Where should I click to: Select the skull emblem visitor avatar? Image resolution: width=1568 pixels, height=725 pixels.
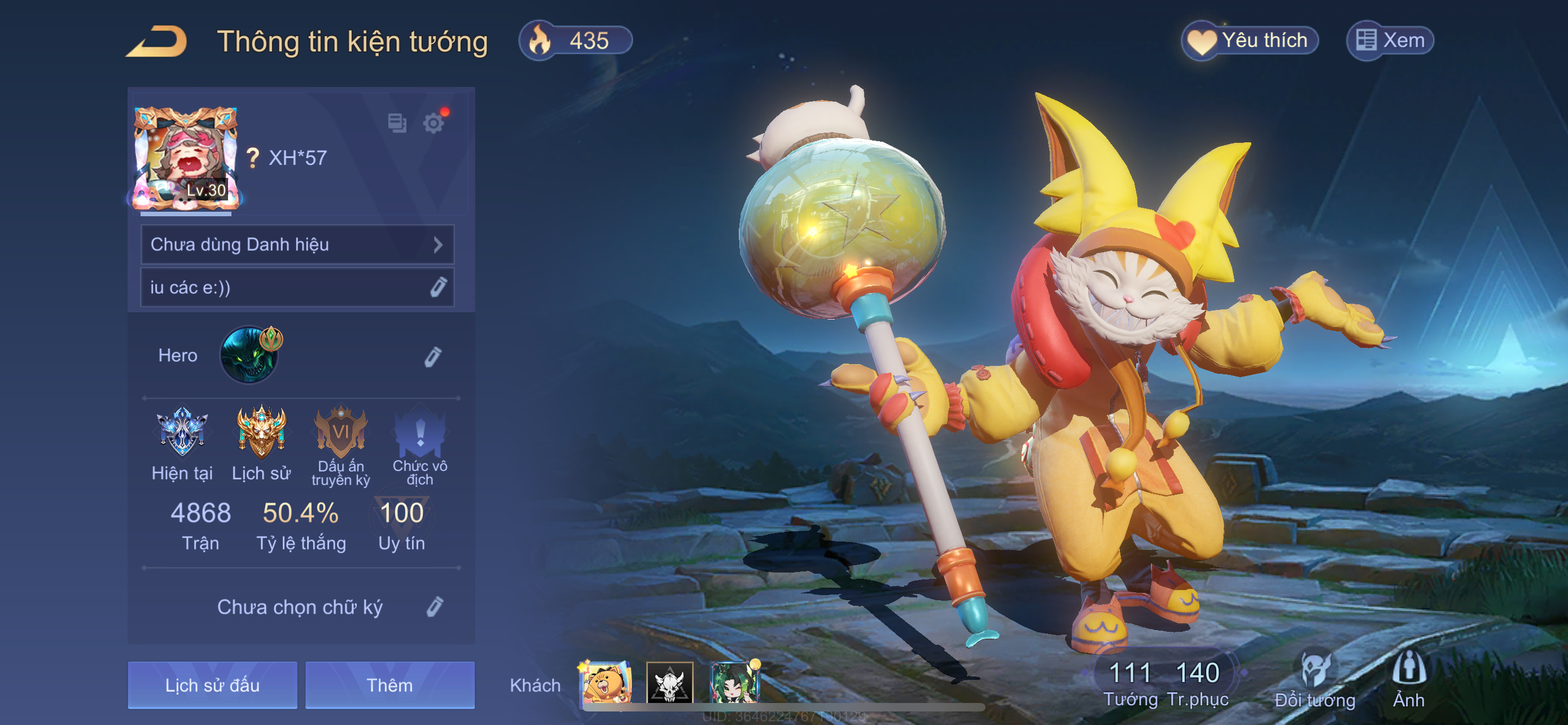pyautogui.click(x=669, y=683)
